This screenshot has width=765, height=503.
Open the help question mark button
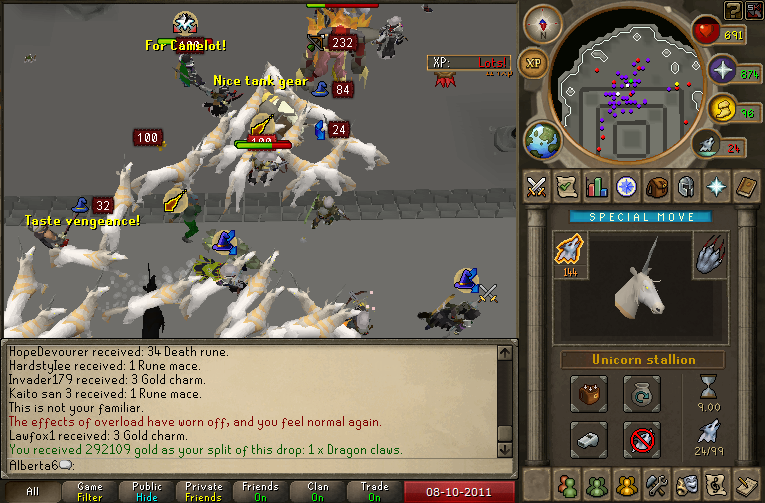(732, 10)
